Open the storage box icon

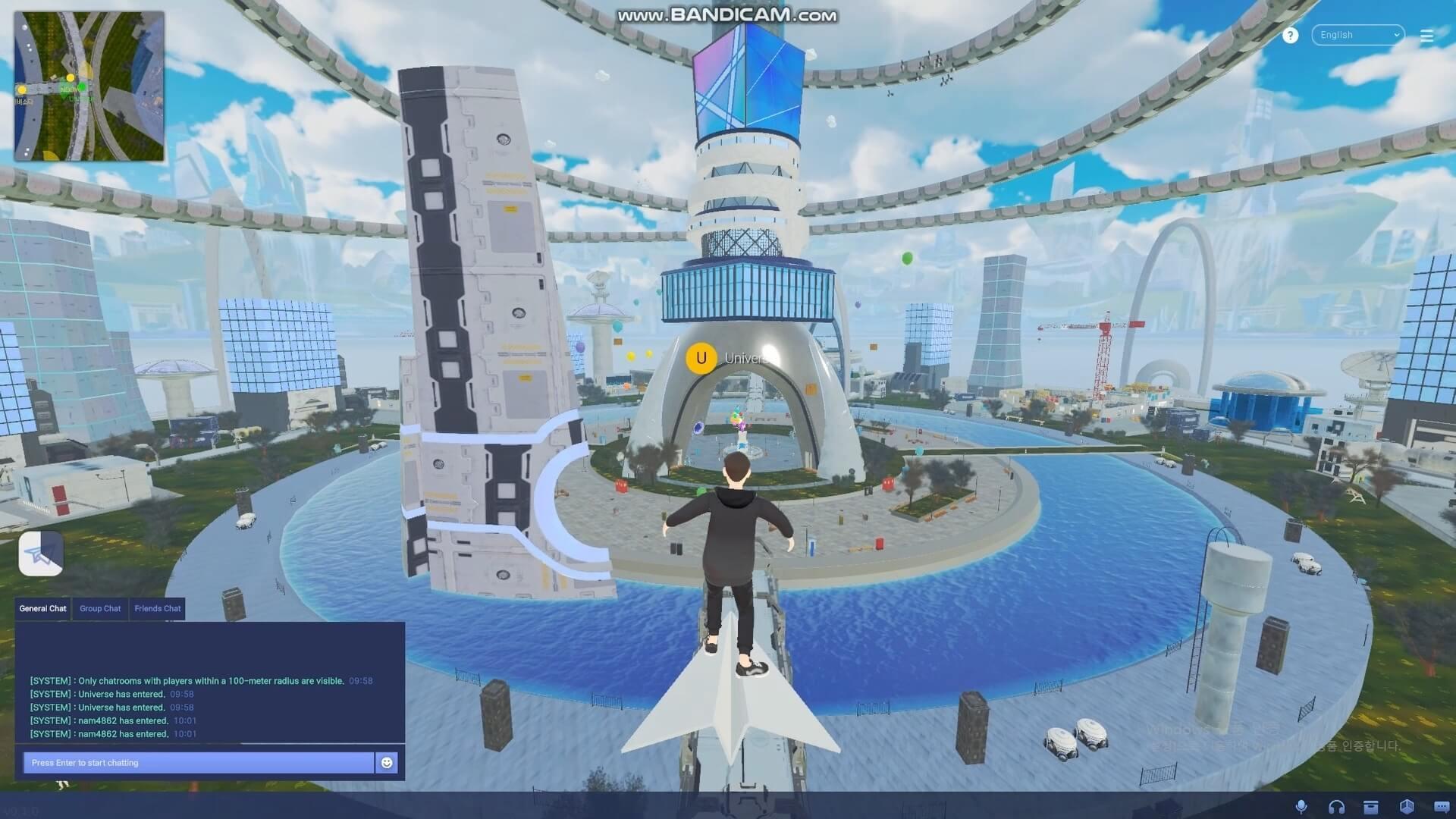pos(1371,807)
